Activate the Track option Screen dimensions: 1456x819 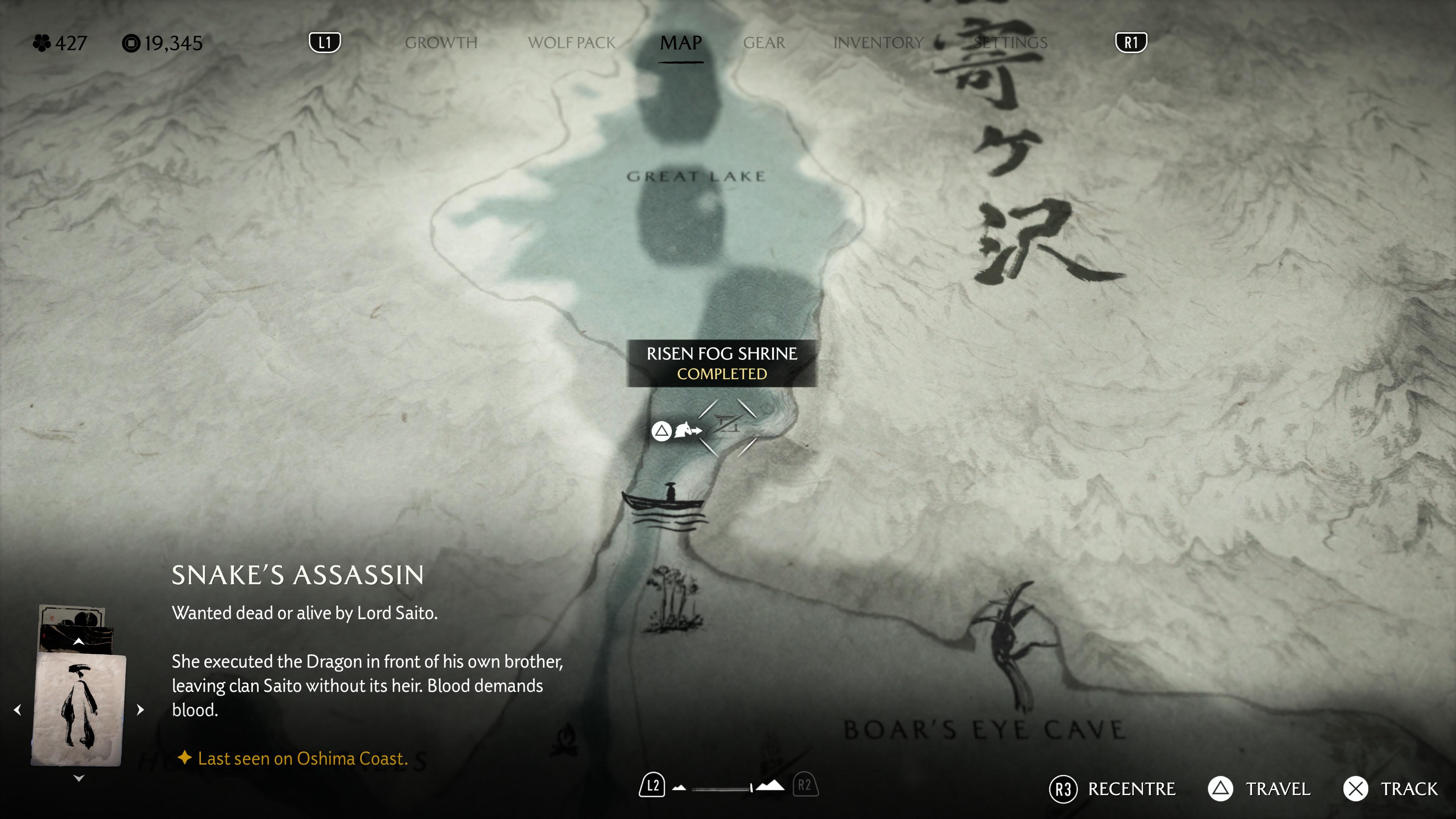(1390, 789)
